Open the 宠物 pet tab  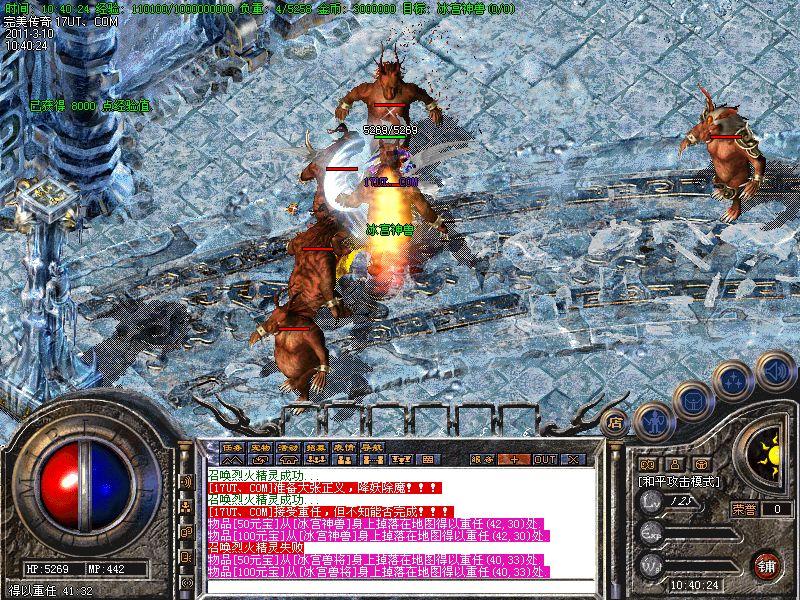pyautogui.click(x=260, y=447)
